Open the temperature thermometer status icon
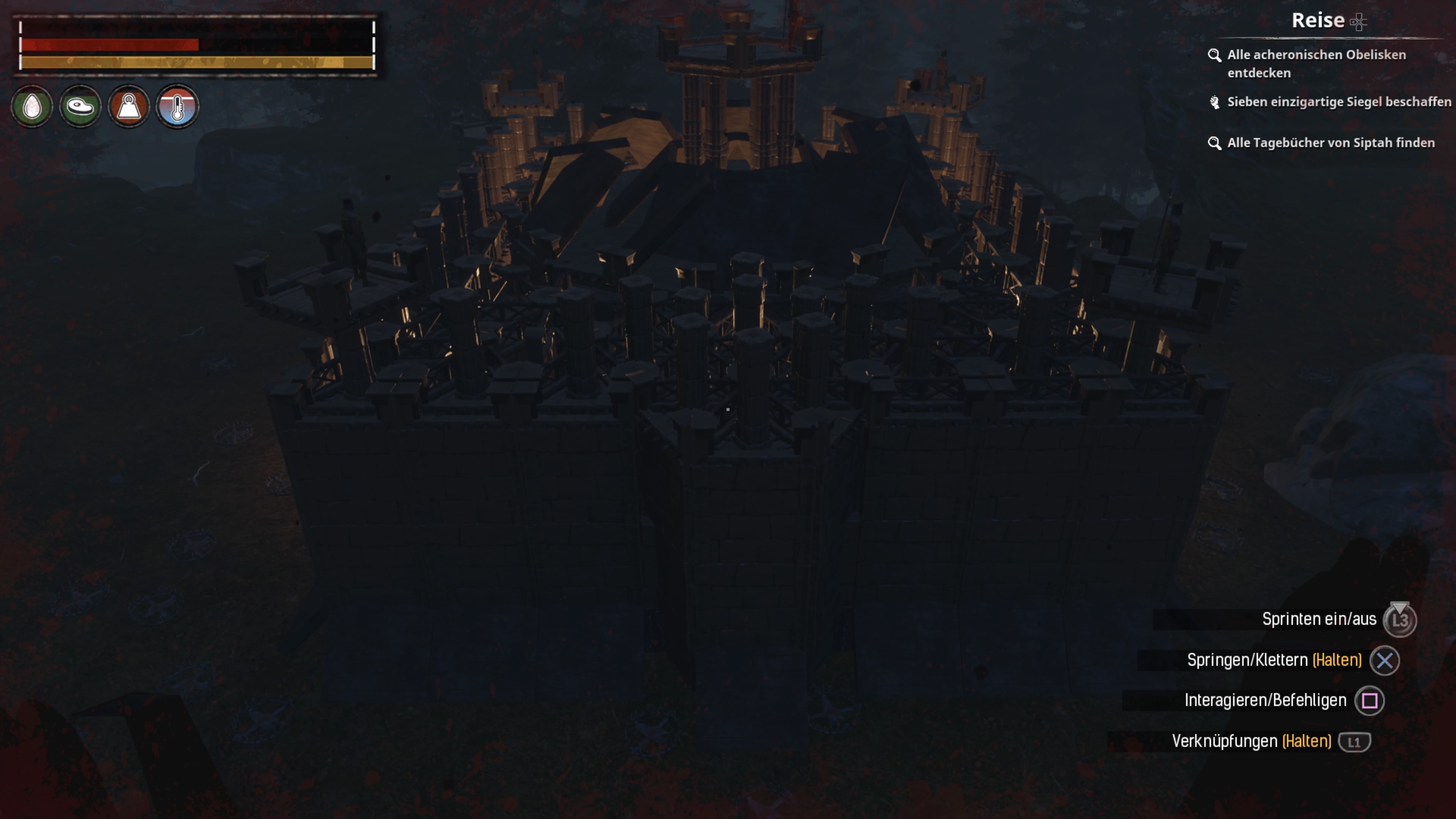The height and width of the screenshot is (819, 1456). click(177, 106)
